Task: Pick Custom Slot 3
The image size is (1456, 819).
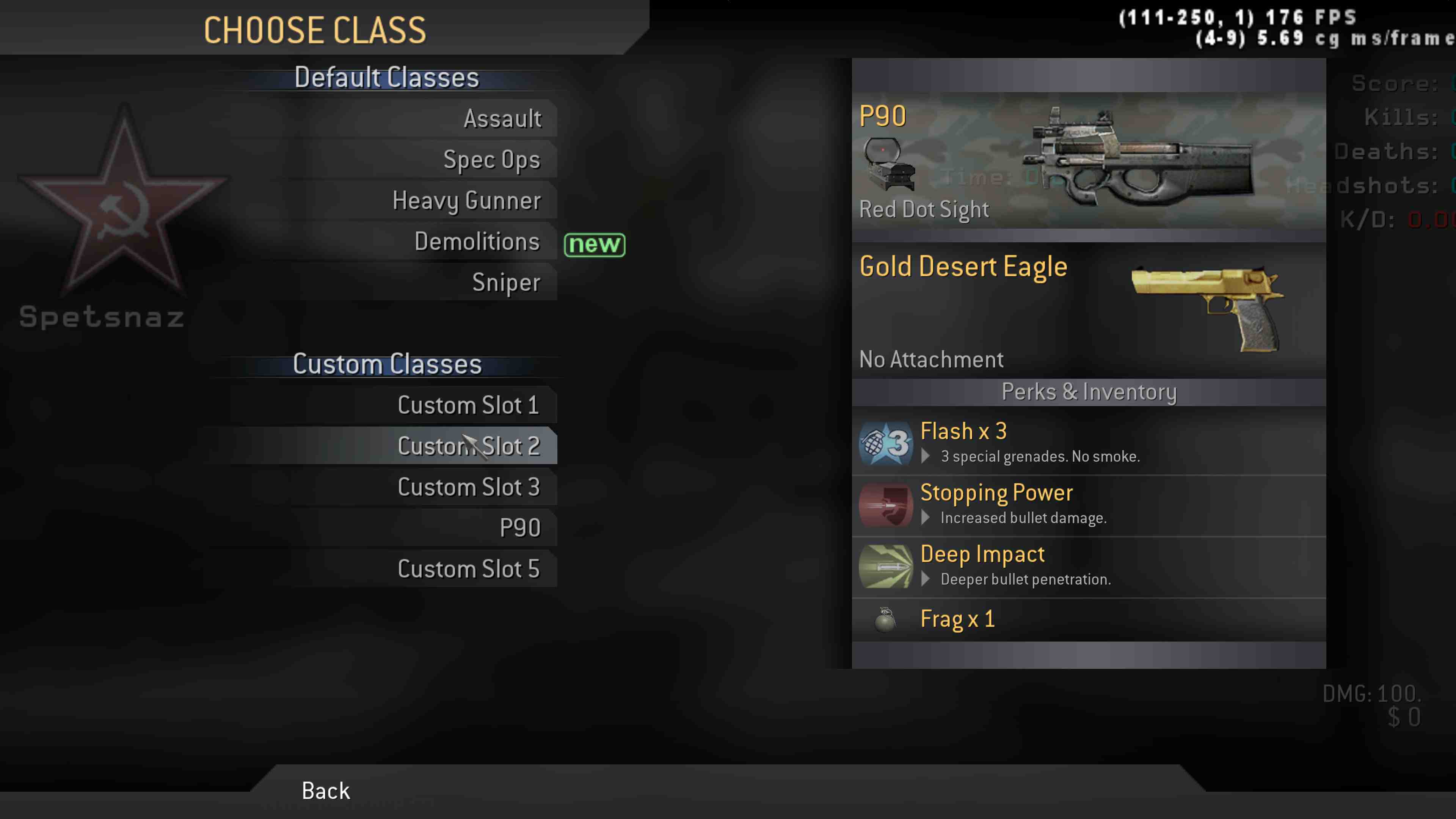Action: (468, 487)
